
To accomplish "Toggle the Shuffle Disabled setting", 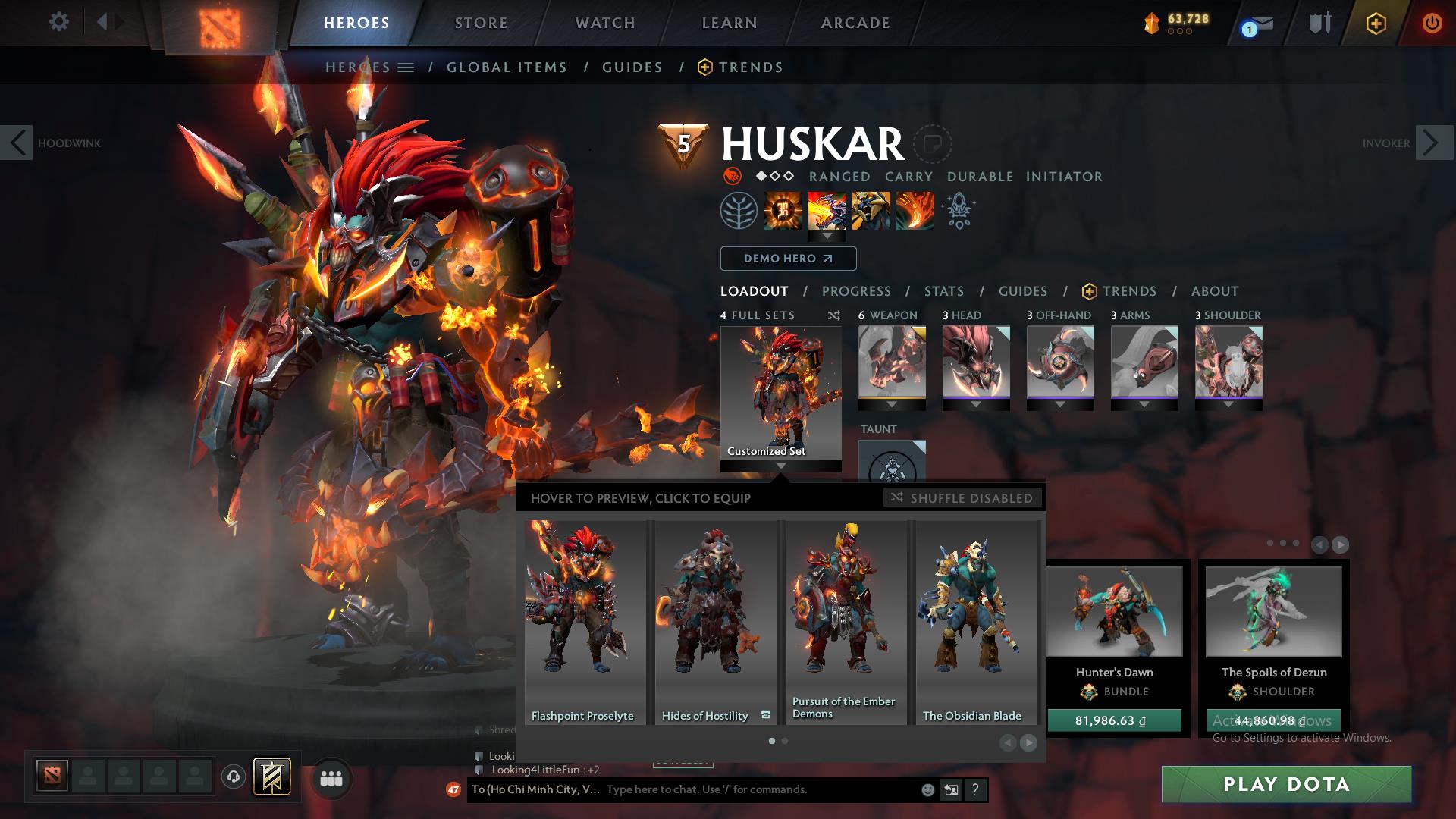I will pos(963,498).
